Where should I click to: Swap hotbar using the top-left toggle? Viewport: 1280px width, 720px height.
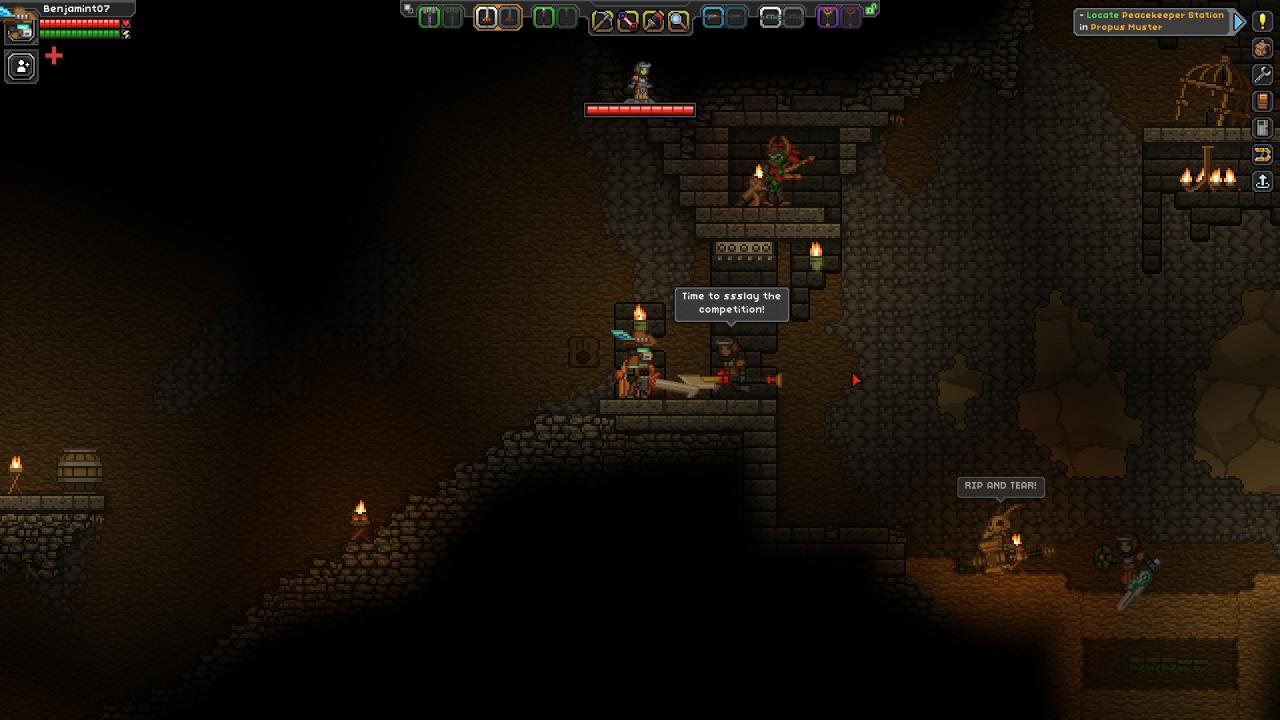click(x=408, y=8)
